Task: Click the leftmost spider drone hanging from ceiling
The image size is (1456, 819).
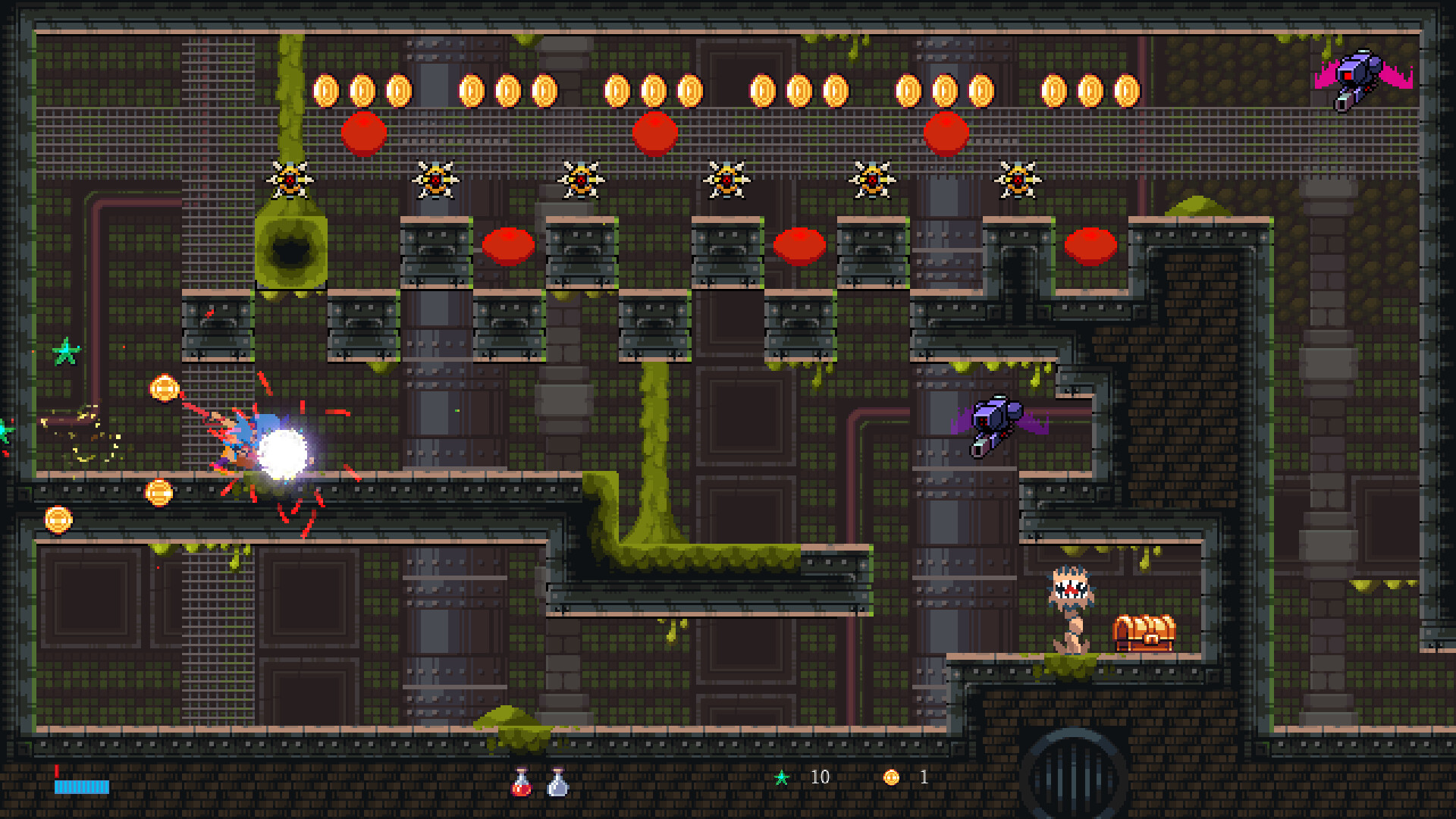Action: [x=288, y=180]
